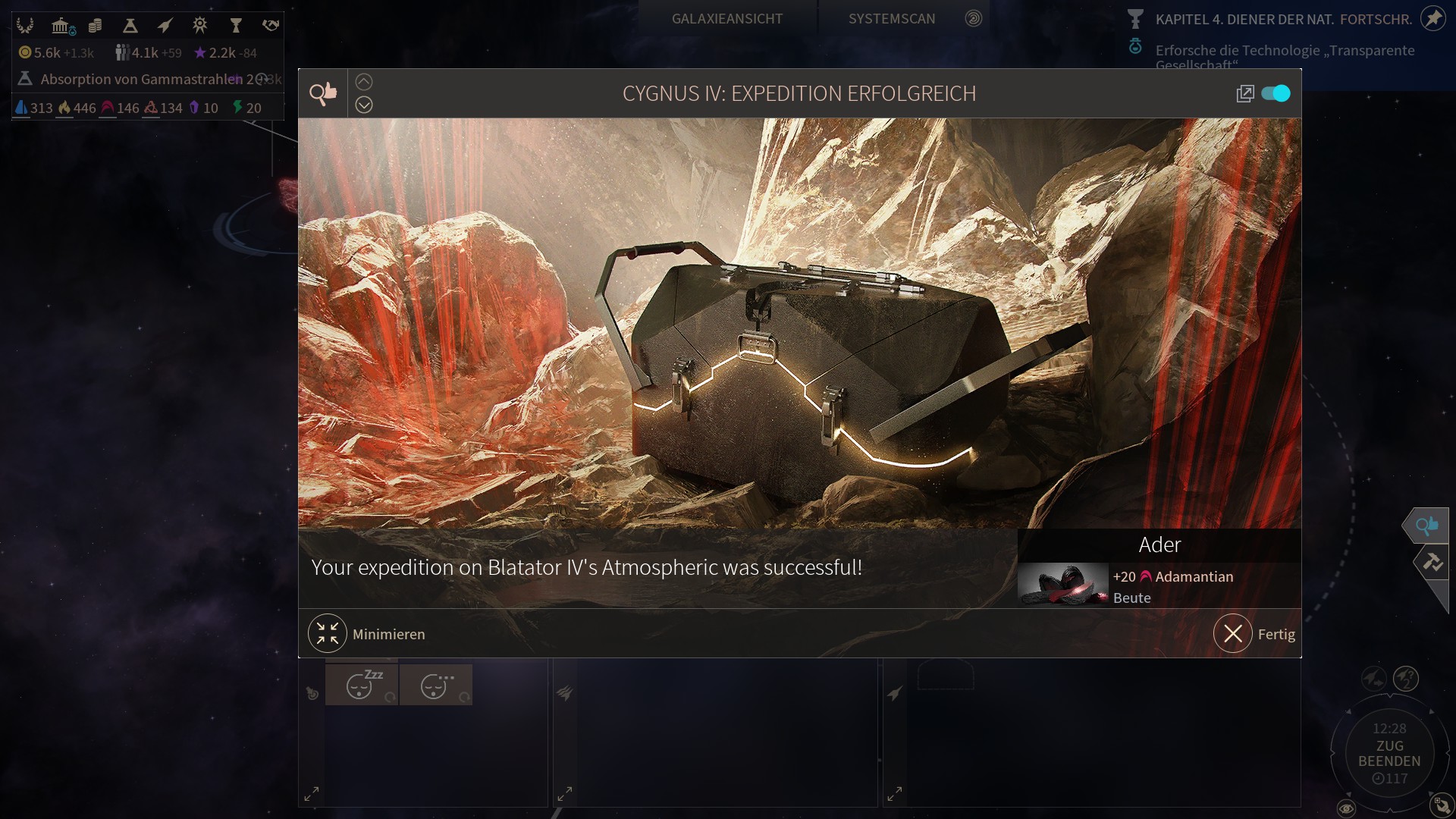Image resolution: width=1456 pixels, height=819 pixels.
Task: Open the empire laurel wreath screen
Action: [x=25, y=26]
